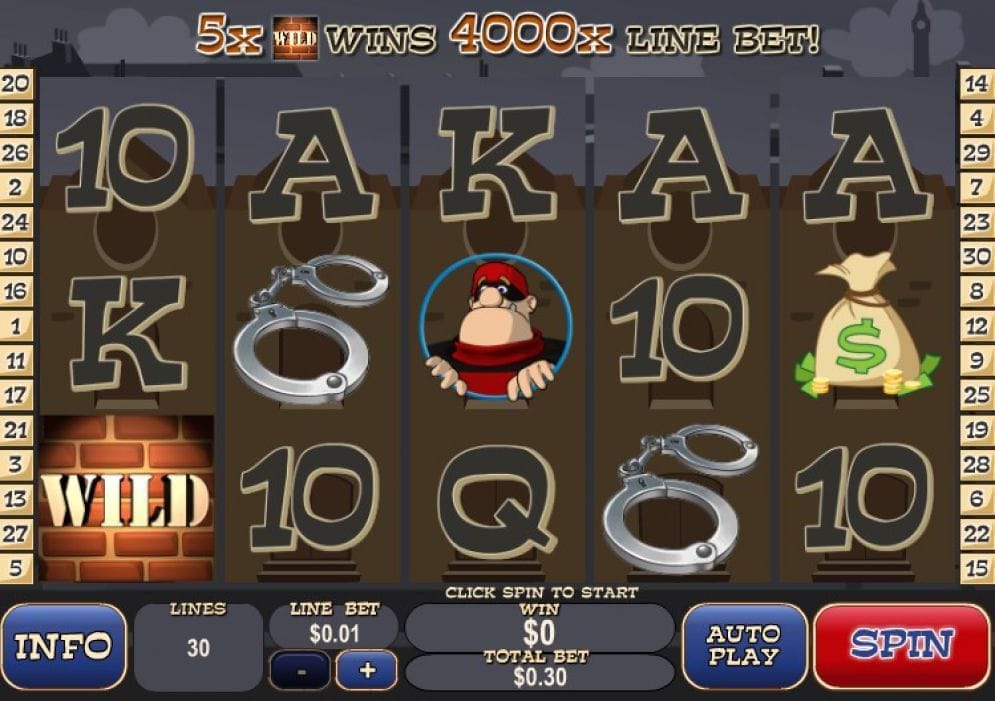Image resolution: width=995 pixels, height=701 pixels.
Task: Select payline number 20 marker
Action: [x=16, y=84]
